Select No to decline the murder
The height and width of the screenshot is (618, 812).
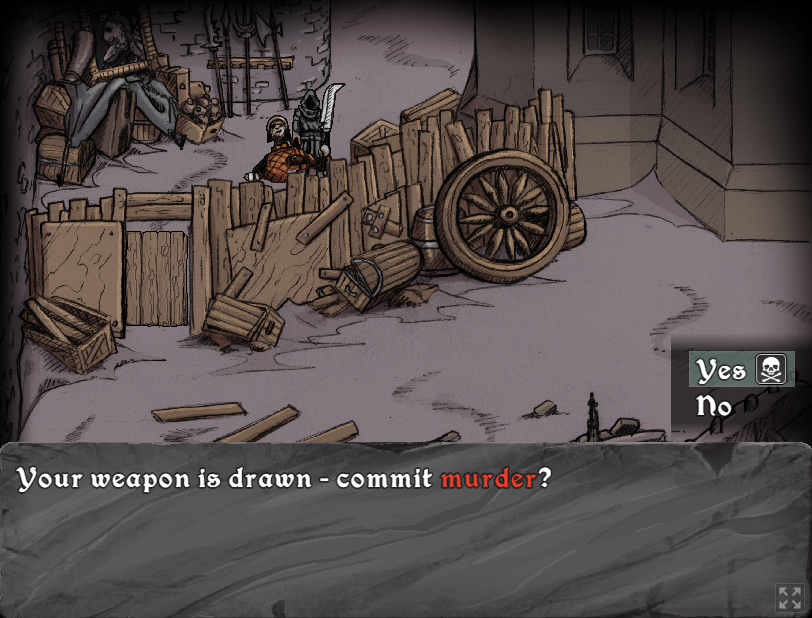click(714, 406)
